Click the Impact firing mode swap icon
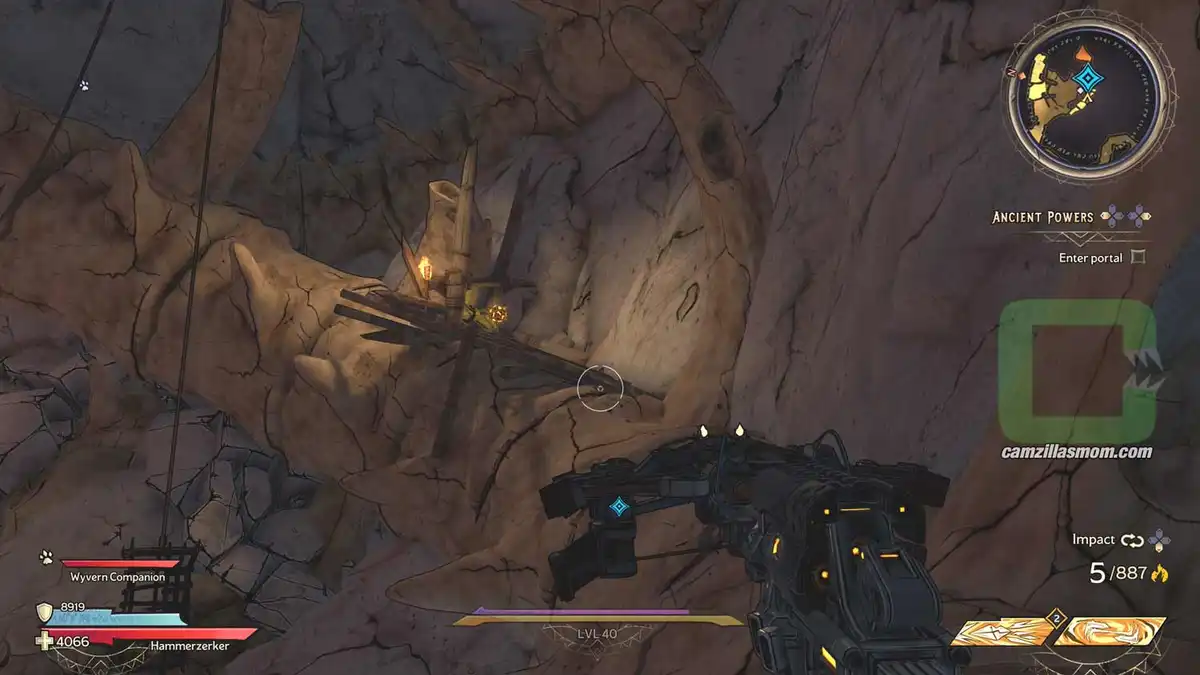 pos(1132,540)
